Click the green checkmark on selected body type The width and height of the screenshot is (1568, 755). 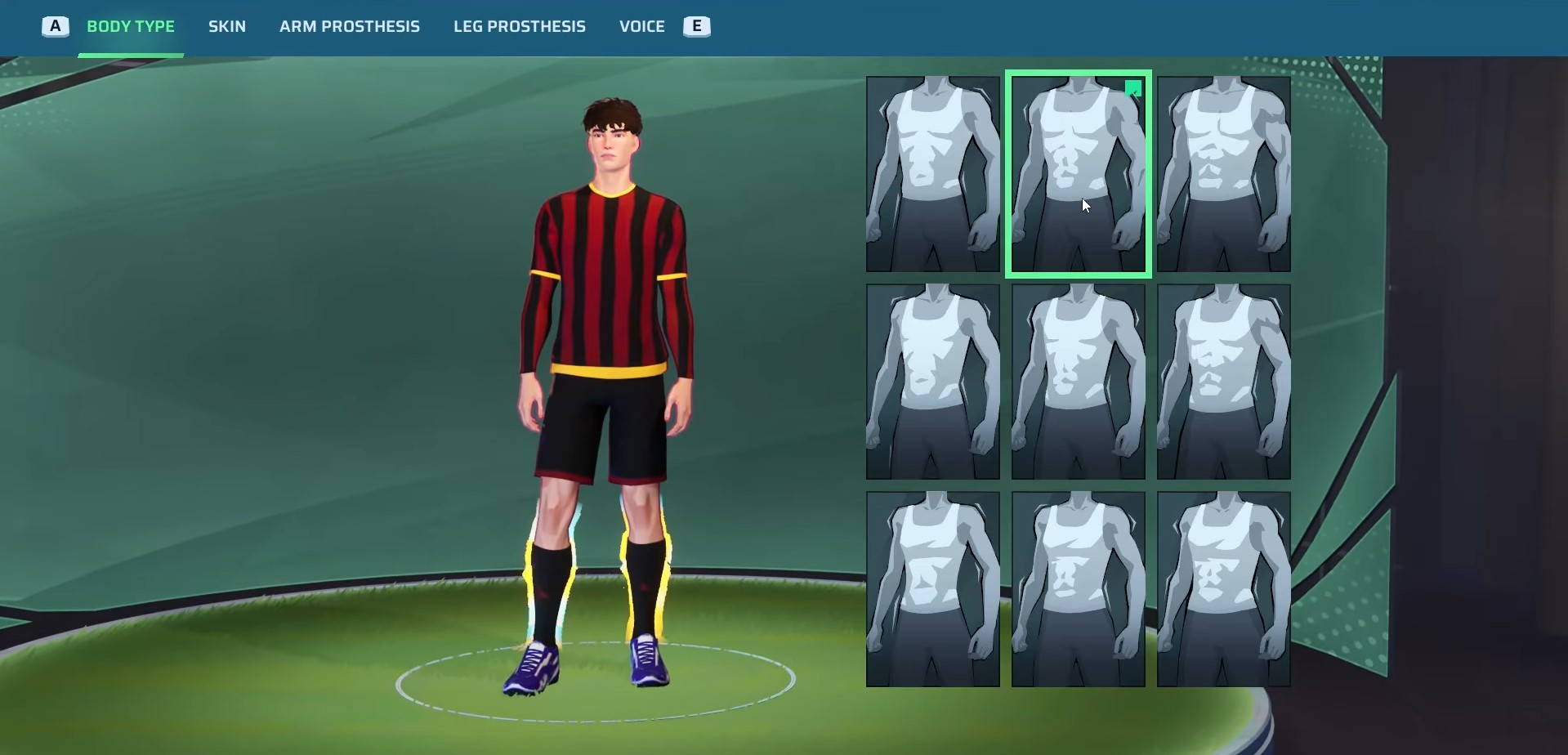point(1134,90)
